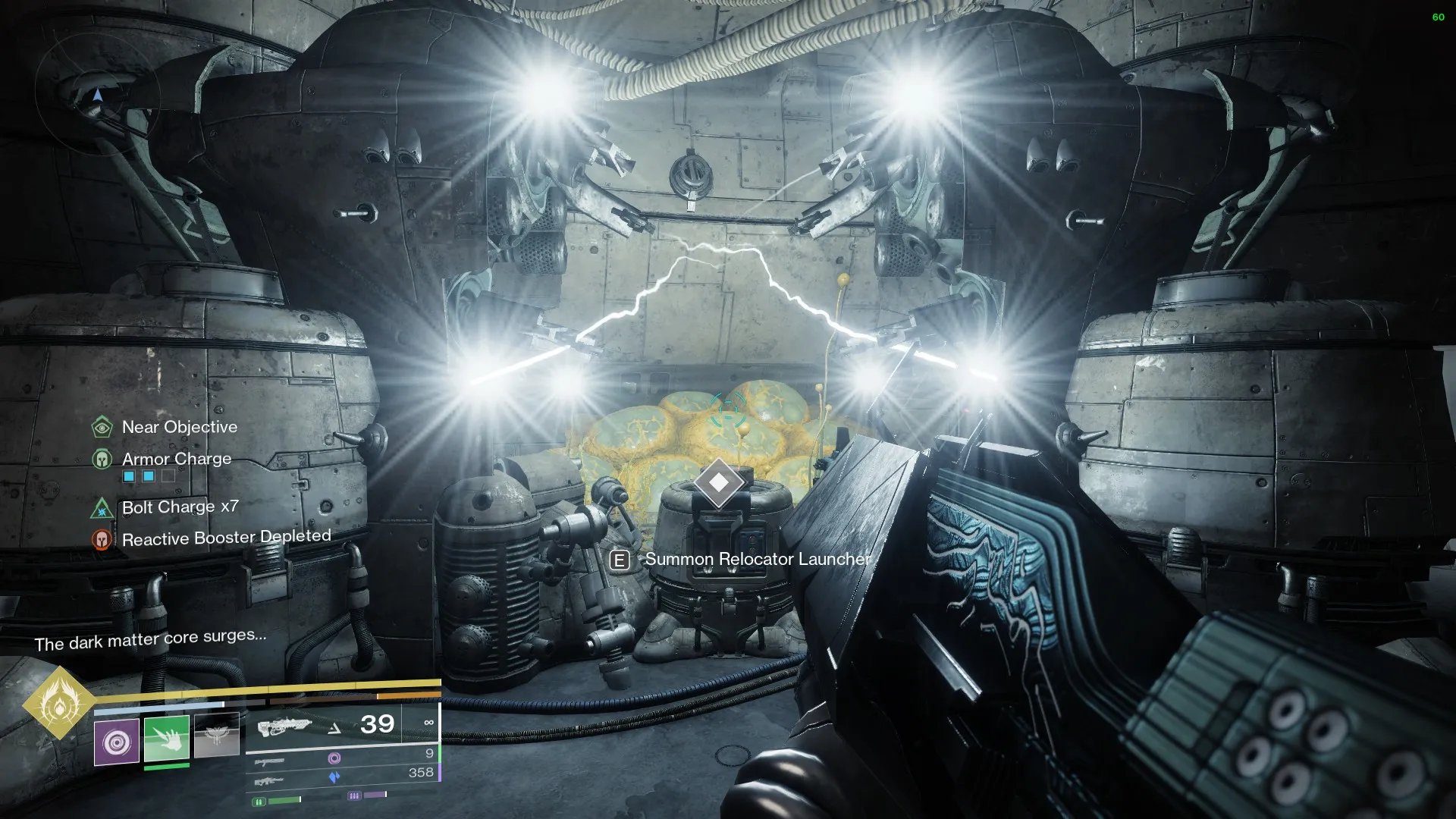This screenshot has height=819, width=1456.
Task: Click the Armor Charge buff icon
Action: [x=102, y=459]
